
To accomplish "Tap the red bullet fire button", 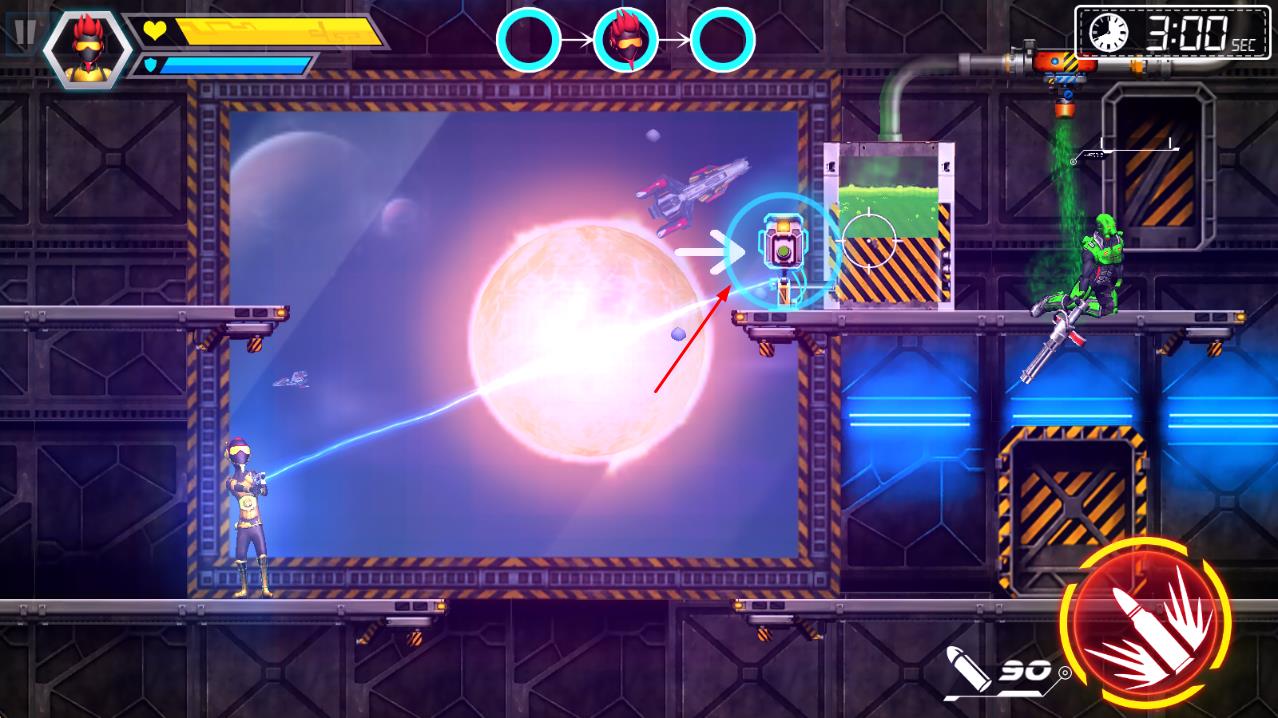I will (x=1145, y=622).
